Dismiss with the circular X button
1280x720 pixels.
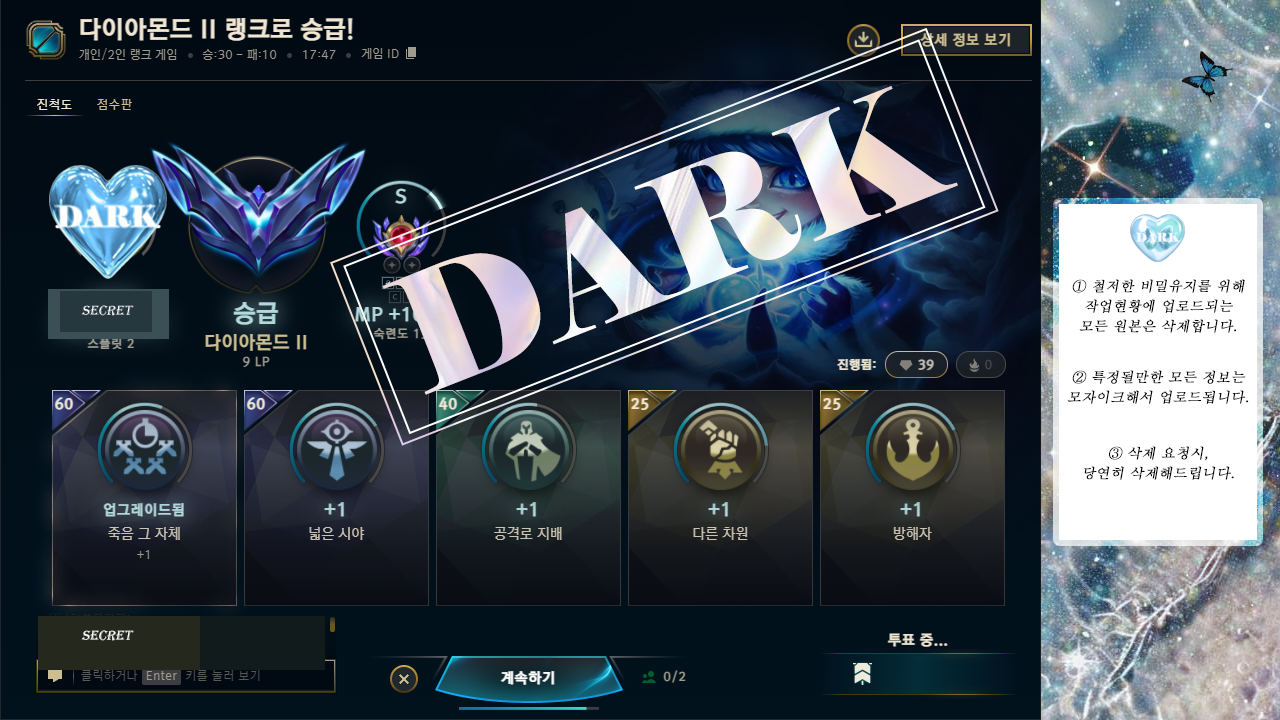(403, 678)
